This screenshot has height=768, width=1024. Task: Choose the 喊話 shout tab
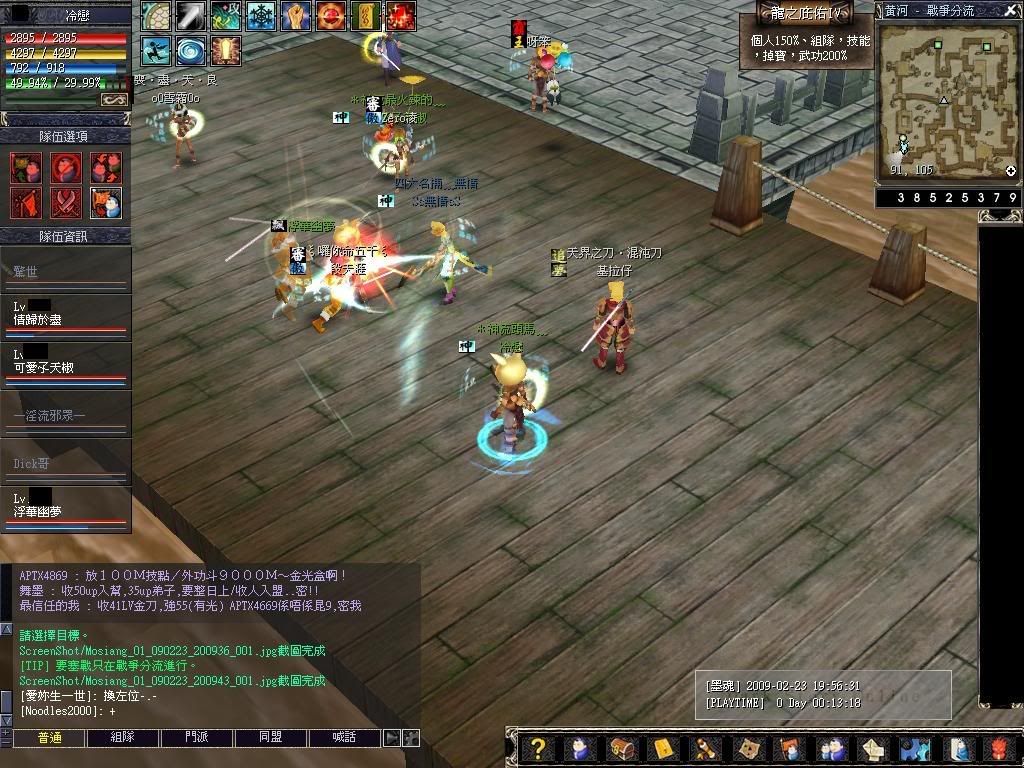click(x=345, y=738)
